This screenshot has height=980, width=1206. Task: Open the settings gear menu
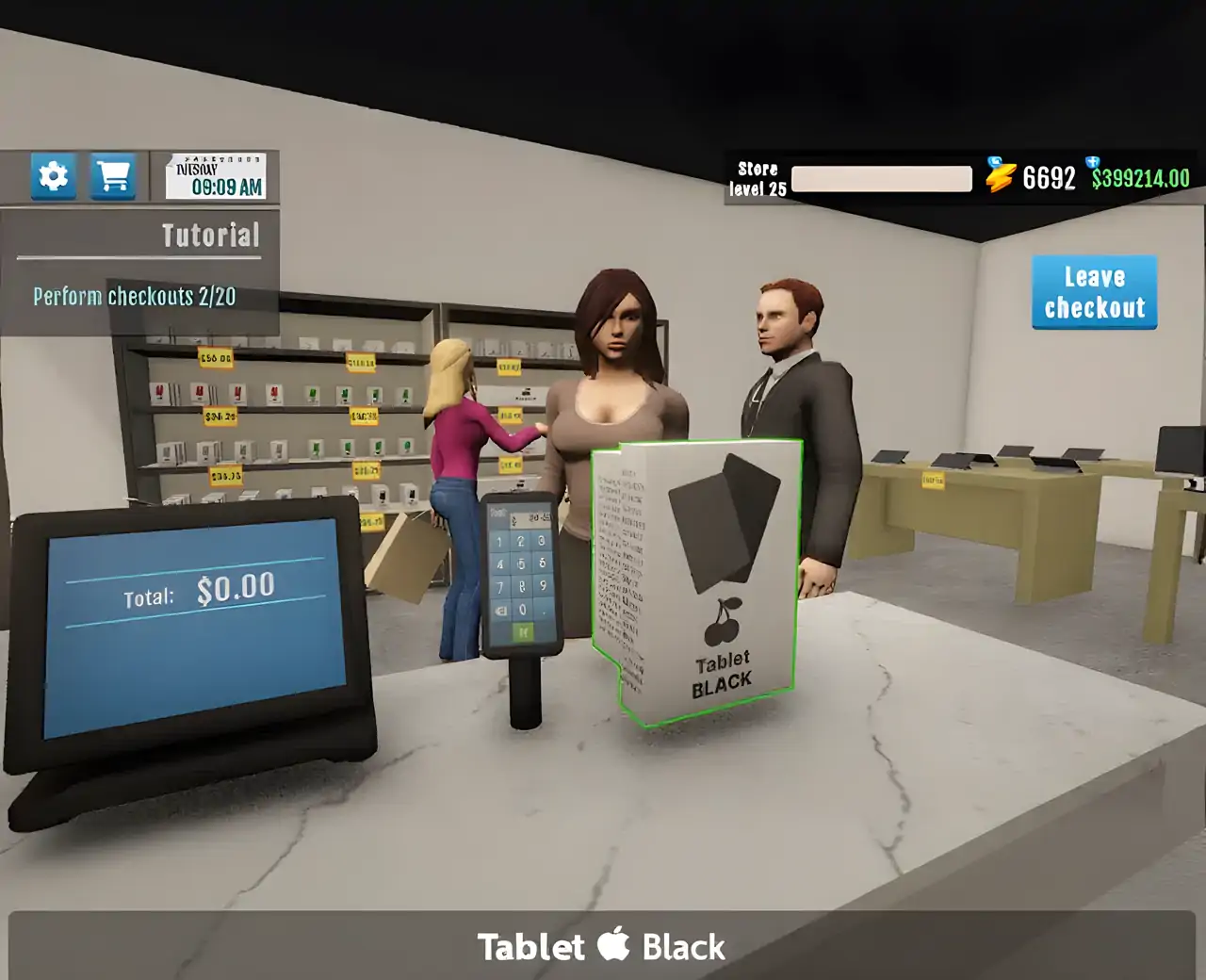(x=53, y=176)
